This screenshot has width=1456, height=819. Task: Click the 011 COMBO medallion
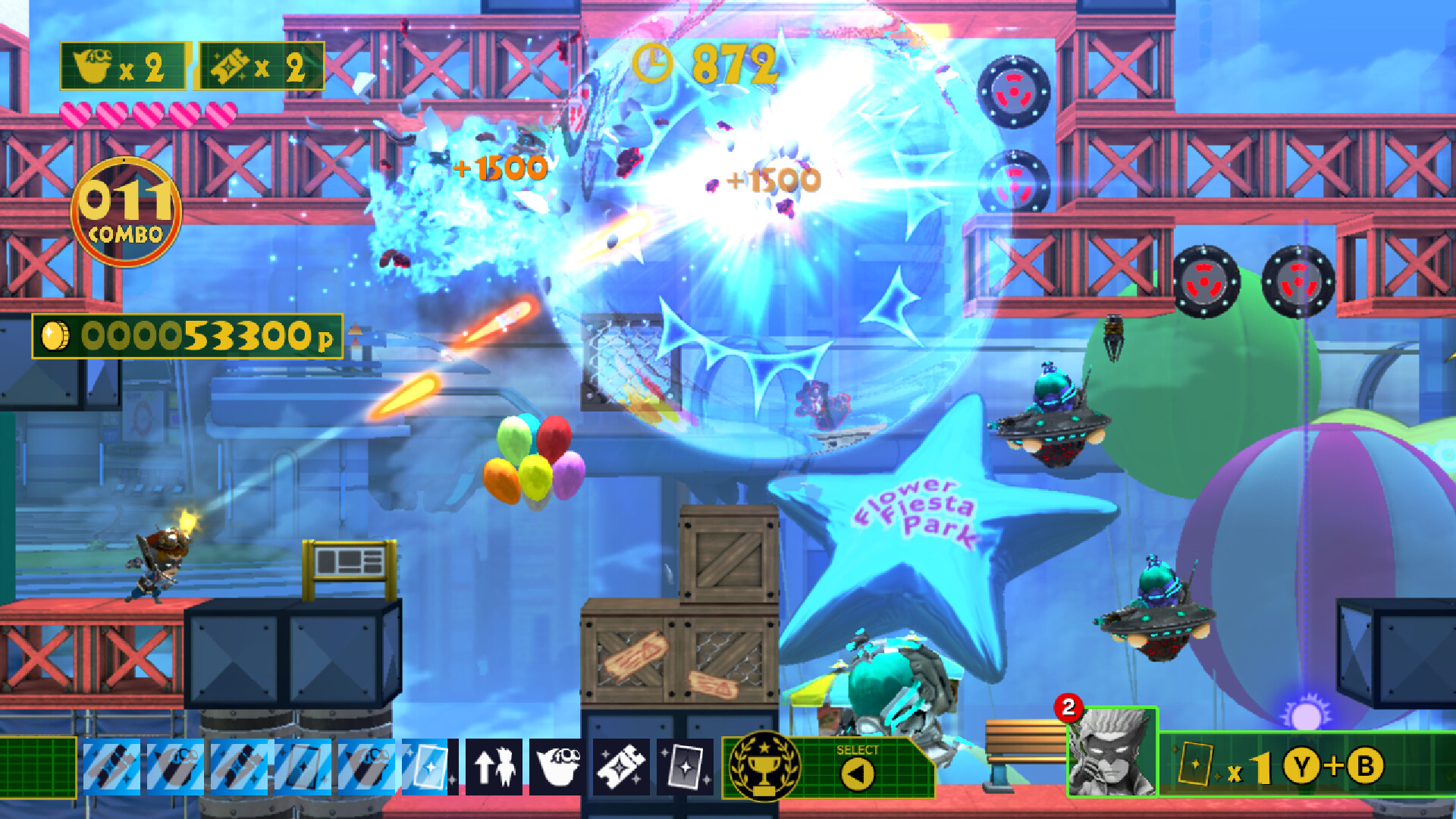(x=125, y=206)
